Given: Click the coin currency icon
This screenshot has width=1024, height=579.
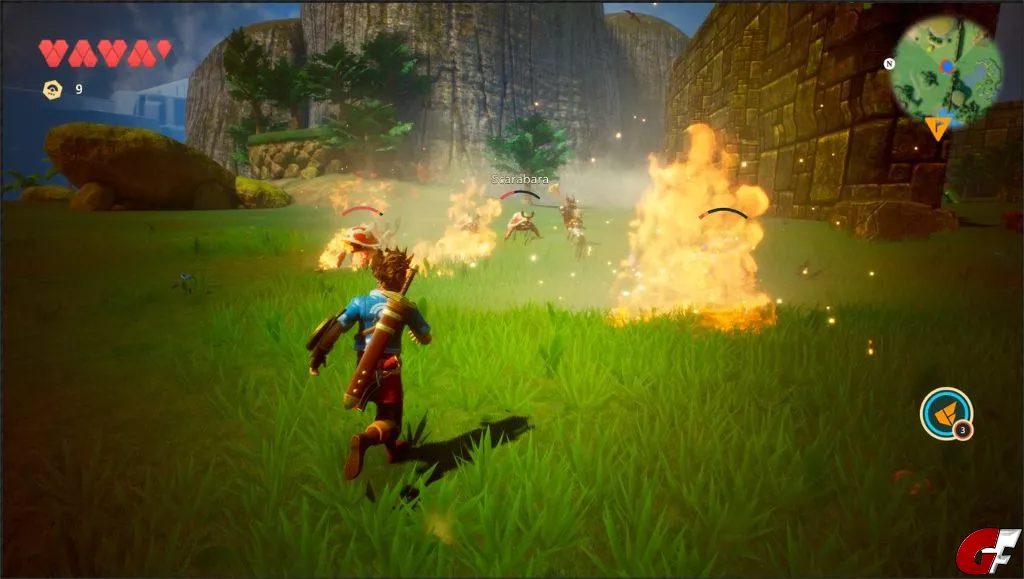Looking at the screenshot, I should click(x=52, y=89).
